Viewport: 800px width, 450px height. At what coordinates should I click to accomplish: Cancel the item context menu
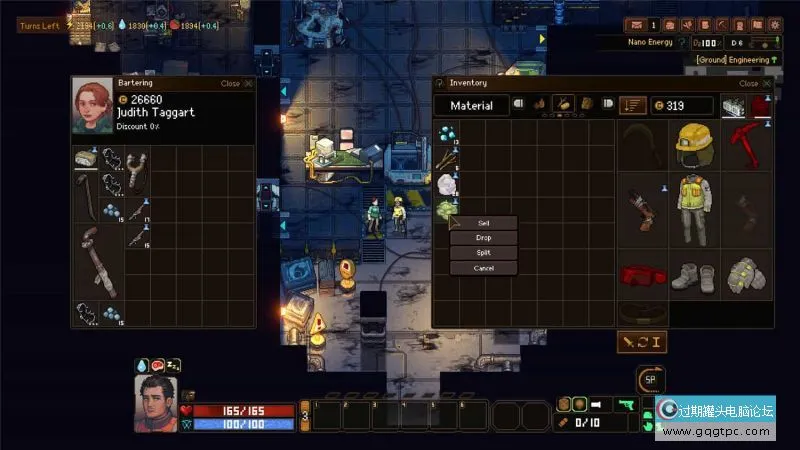tap(484, 268)
